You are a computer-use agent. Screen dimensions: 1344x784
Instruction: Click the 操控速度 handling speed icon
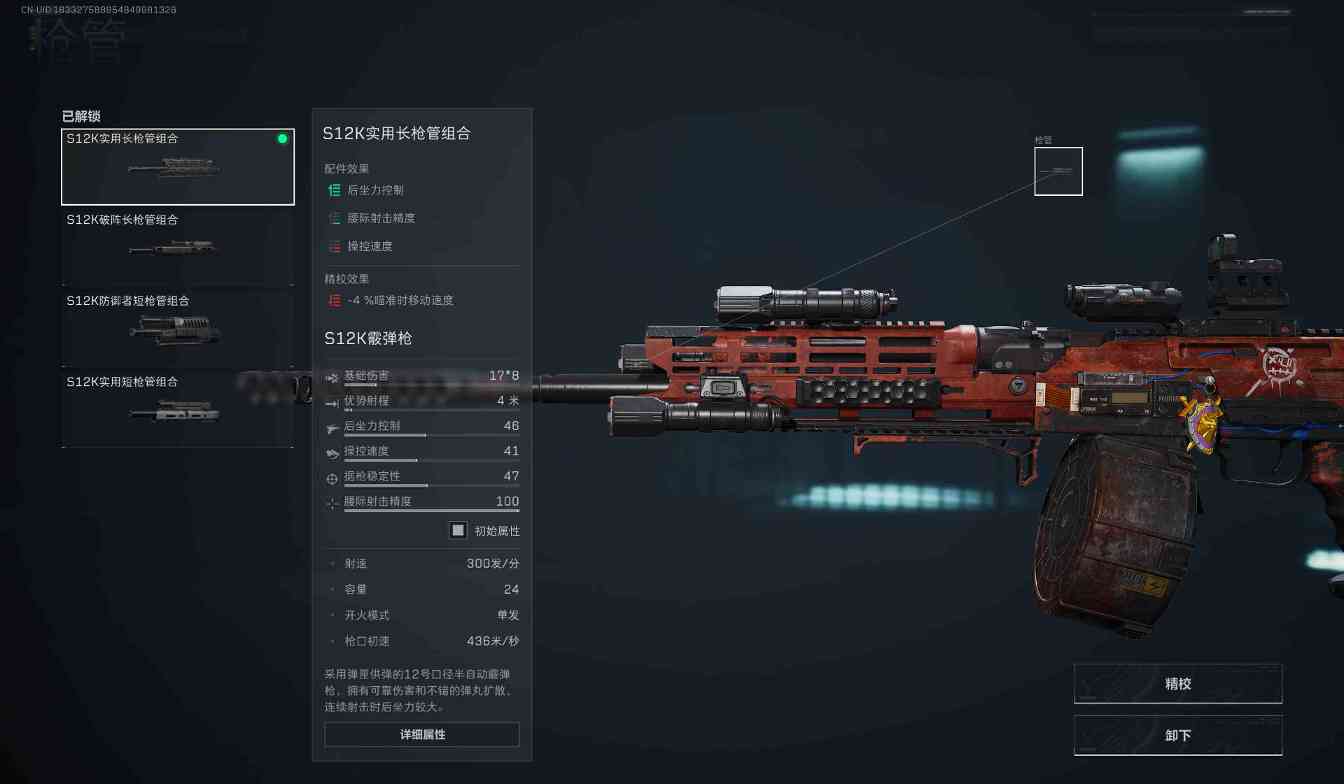332,452
